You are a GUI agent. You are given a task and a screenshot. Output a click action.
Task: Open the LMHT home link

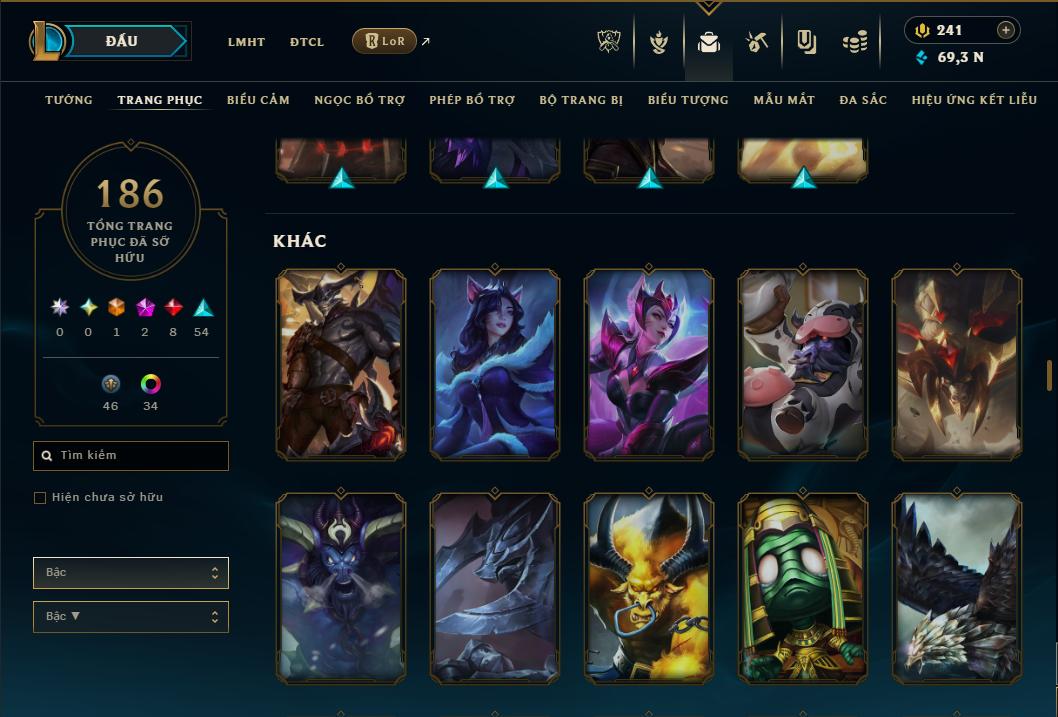click(x=246, y=42)
